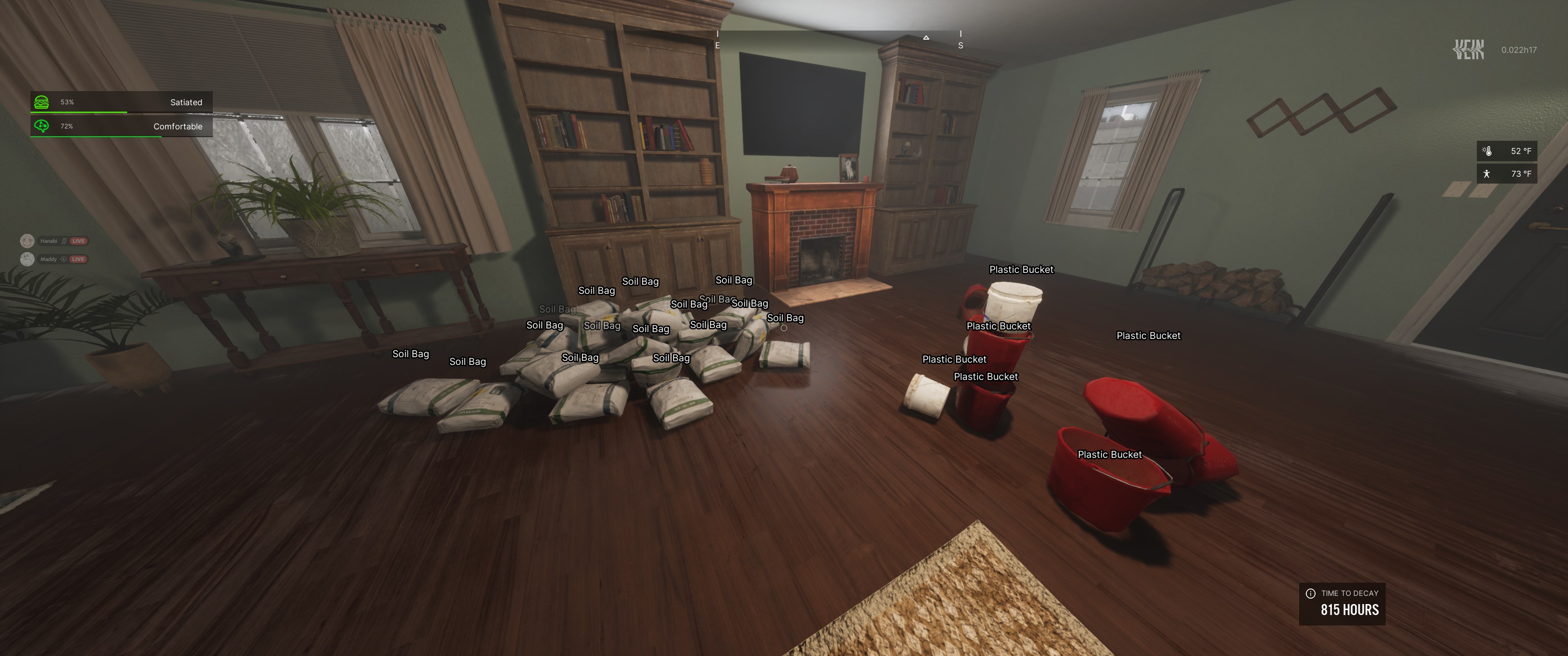Image resolution: width=1568 pixels, height=656 pixels.
Task: Select Hanabi's avatar in the player list
Action: click(x=27, y=241)
